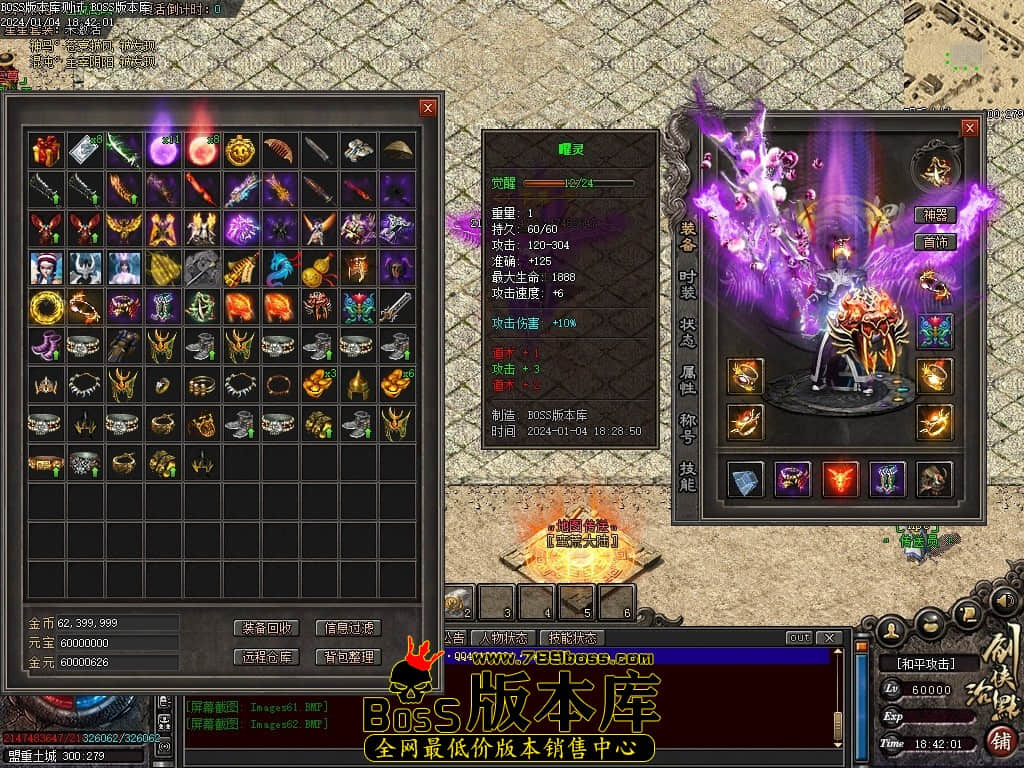Select the golden smiley medal item
1024x768 pixels.
[240, 151]
